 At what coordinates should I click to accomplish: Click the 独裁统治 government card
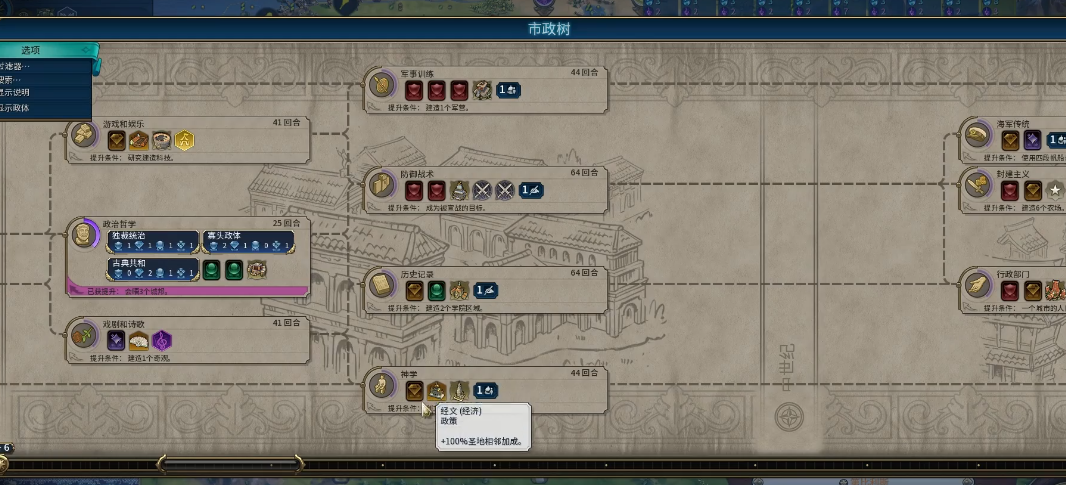152,242
